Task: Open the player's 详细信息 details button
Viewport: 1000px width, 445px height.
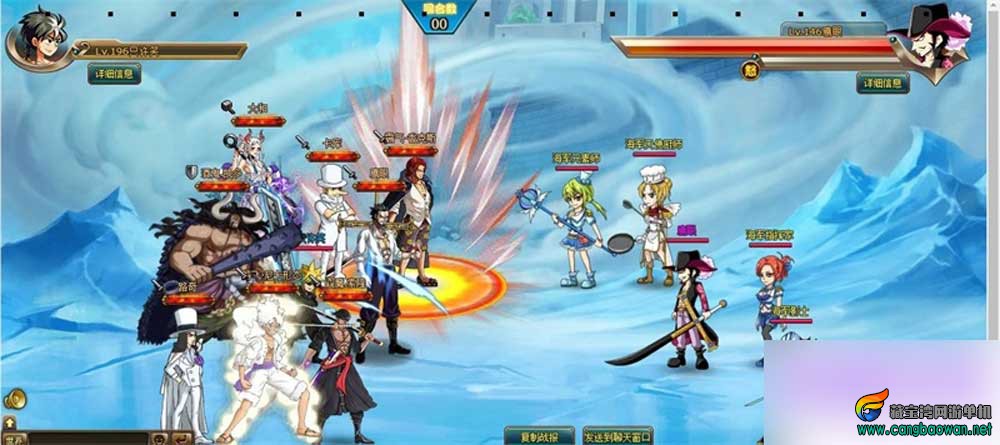Action: tap(114, 74)
